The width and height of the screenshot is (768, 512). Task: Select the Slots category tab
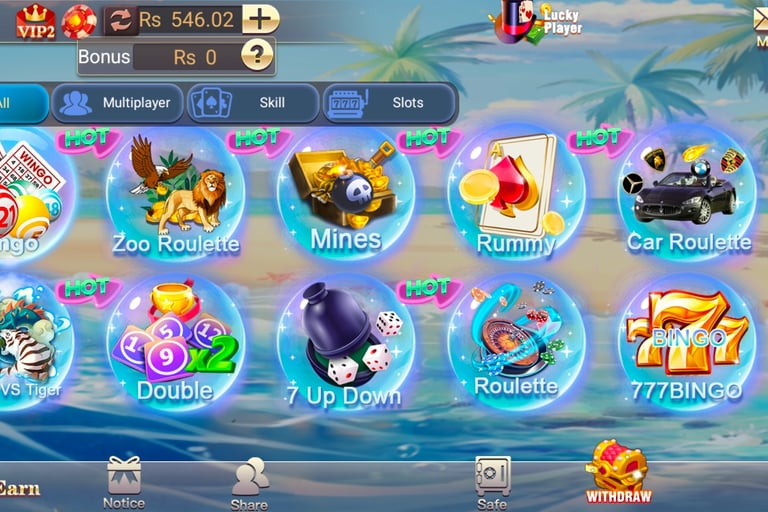coord(390,102)
